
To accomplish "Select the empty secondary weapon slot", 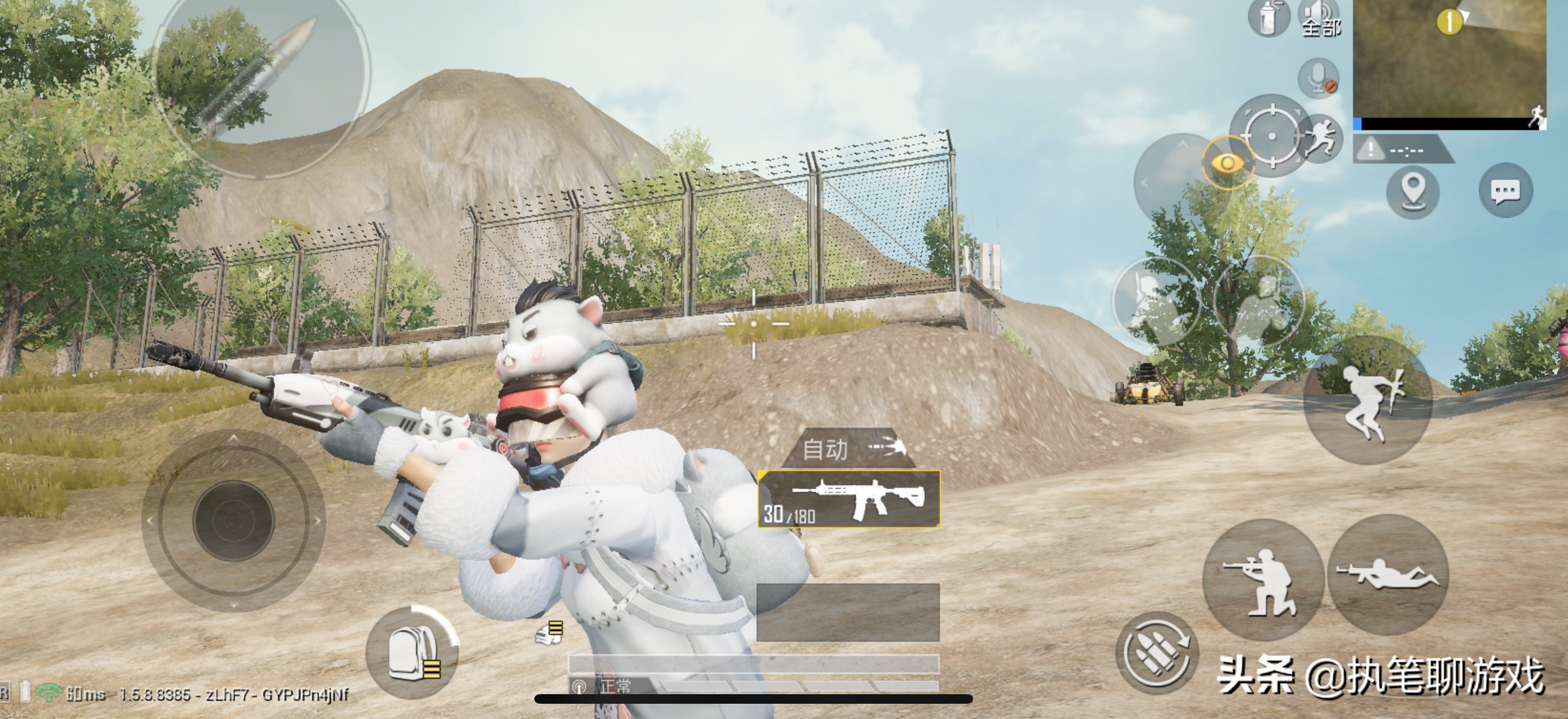I will click(848, 612).
